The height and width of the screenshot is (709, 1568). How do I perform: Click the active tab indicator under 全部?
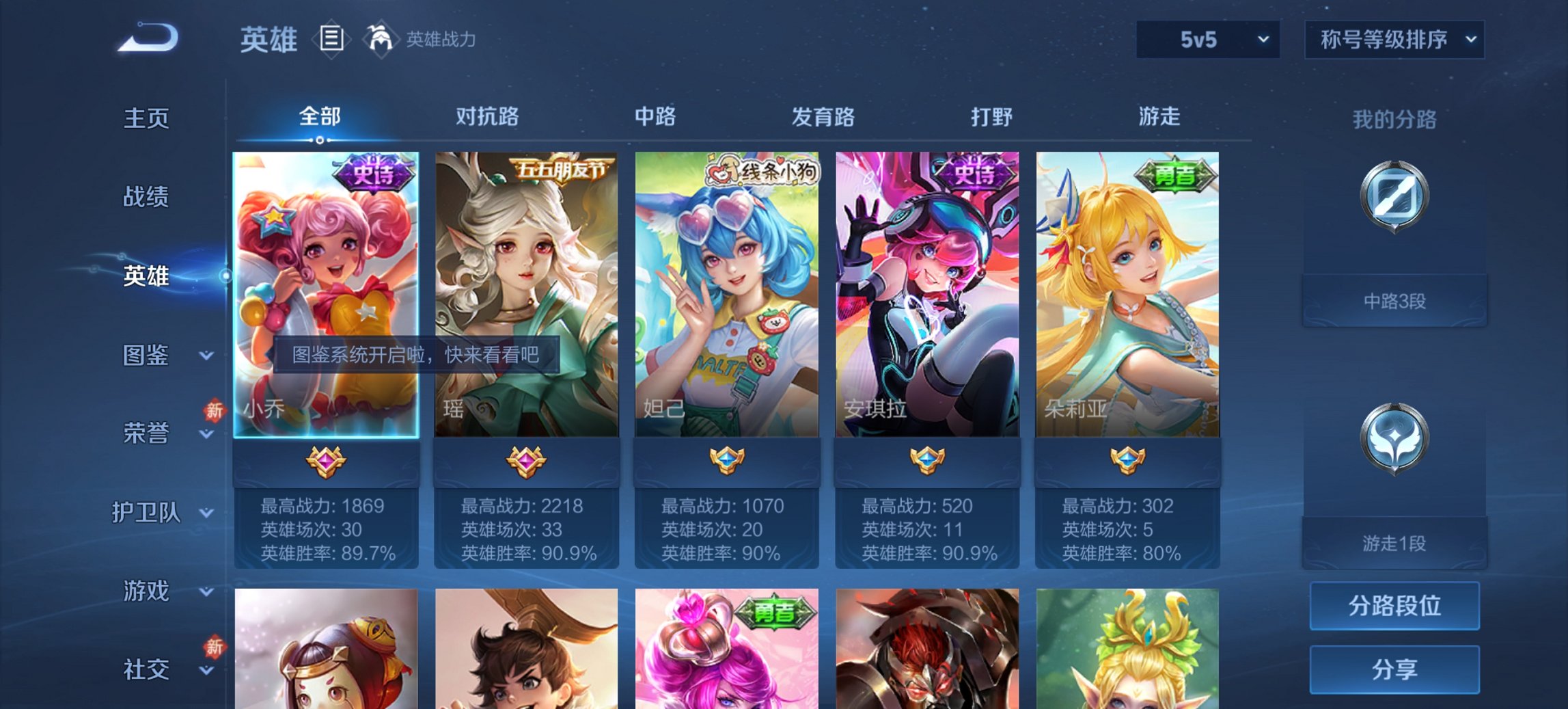click(318, 140)
